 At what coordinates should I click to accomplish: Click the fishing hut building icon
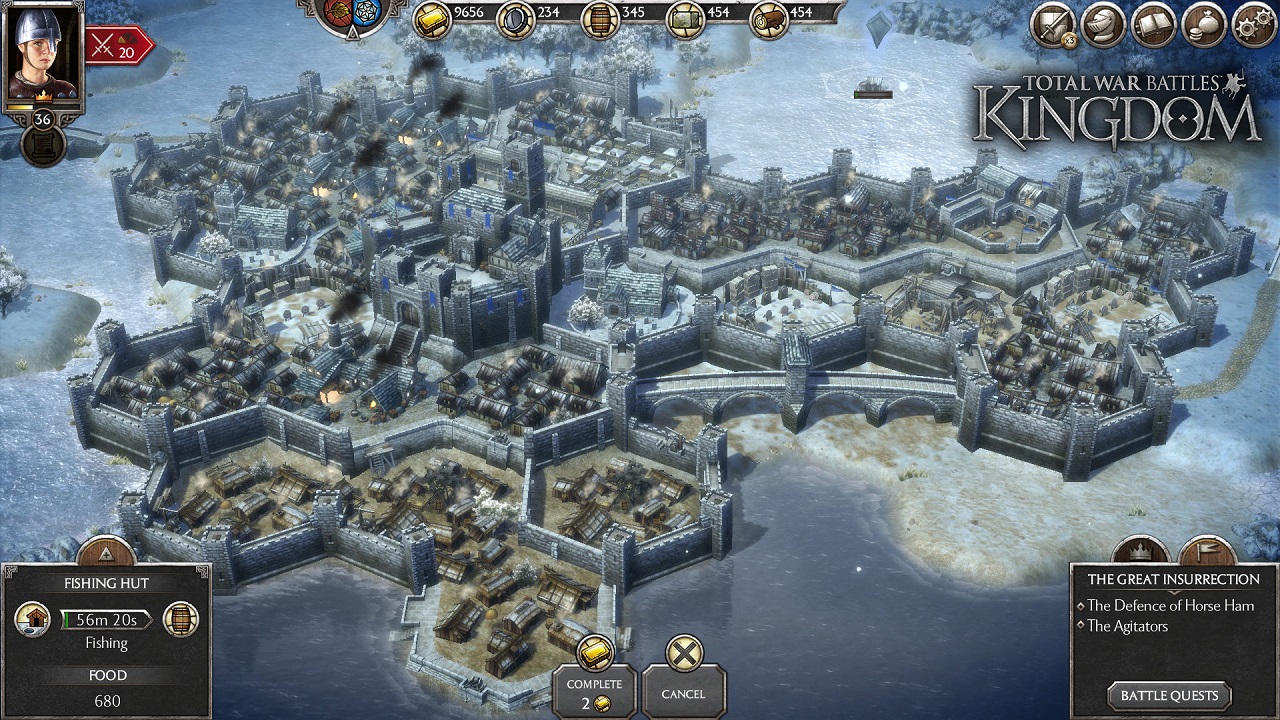coord(33,620)
